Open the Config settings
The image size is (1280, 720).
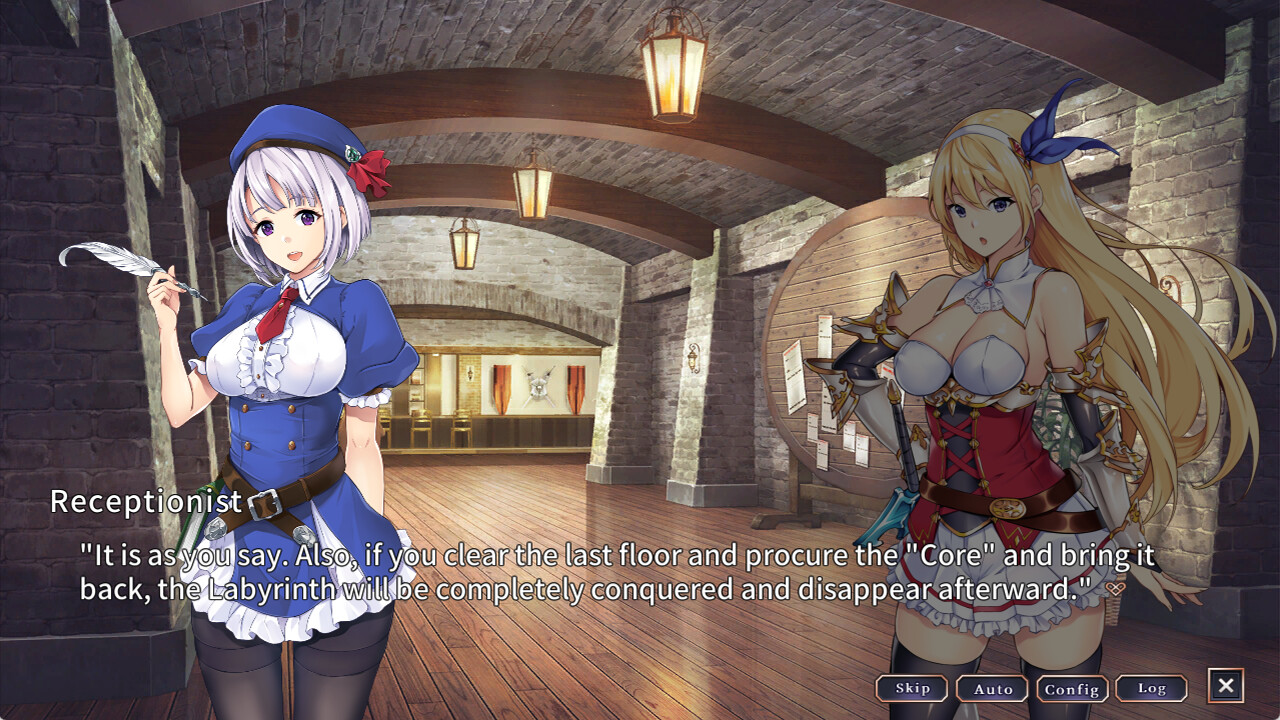click(x=1071, y=688)
